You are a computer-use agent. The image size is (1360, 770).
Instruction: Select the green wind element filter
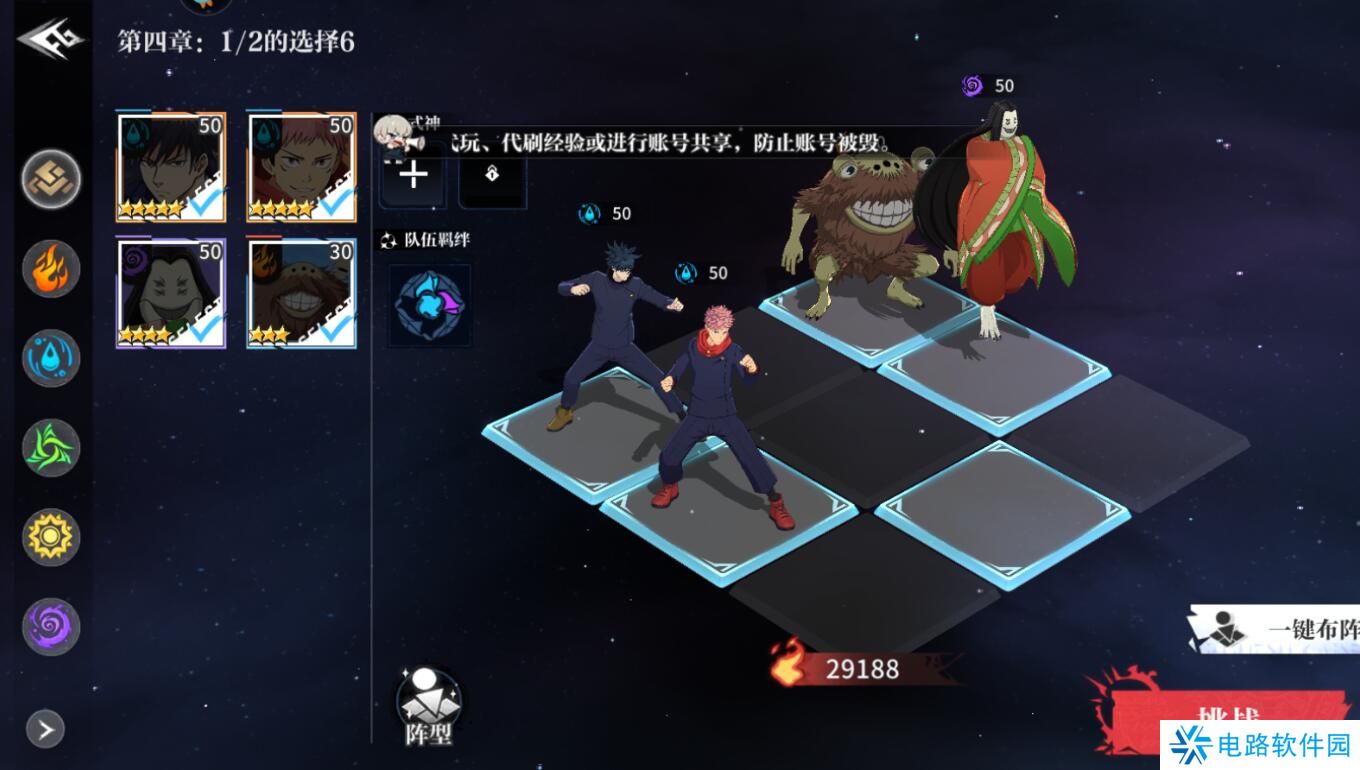49,447
